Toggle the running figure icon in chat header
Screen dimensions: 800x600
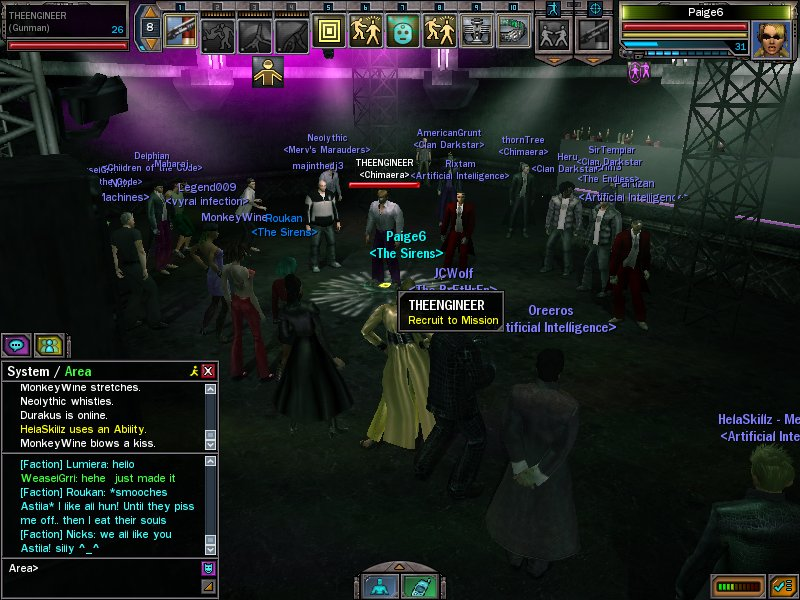(x=193, y=371)
